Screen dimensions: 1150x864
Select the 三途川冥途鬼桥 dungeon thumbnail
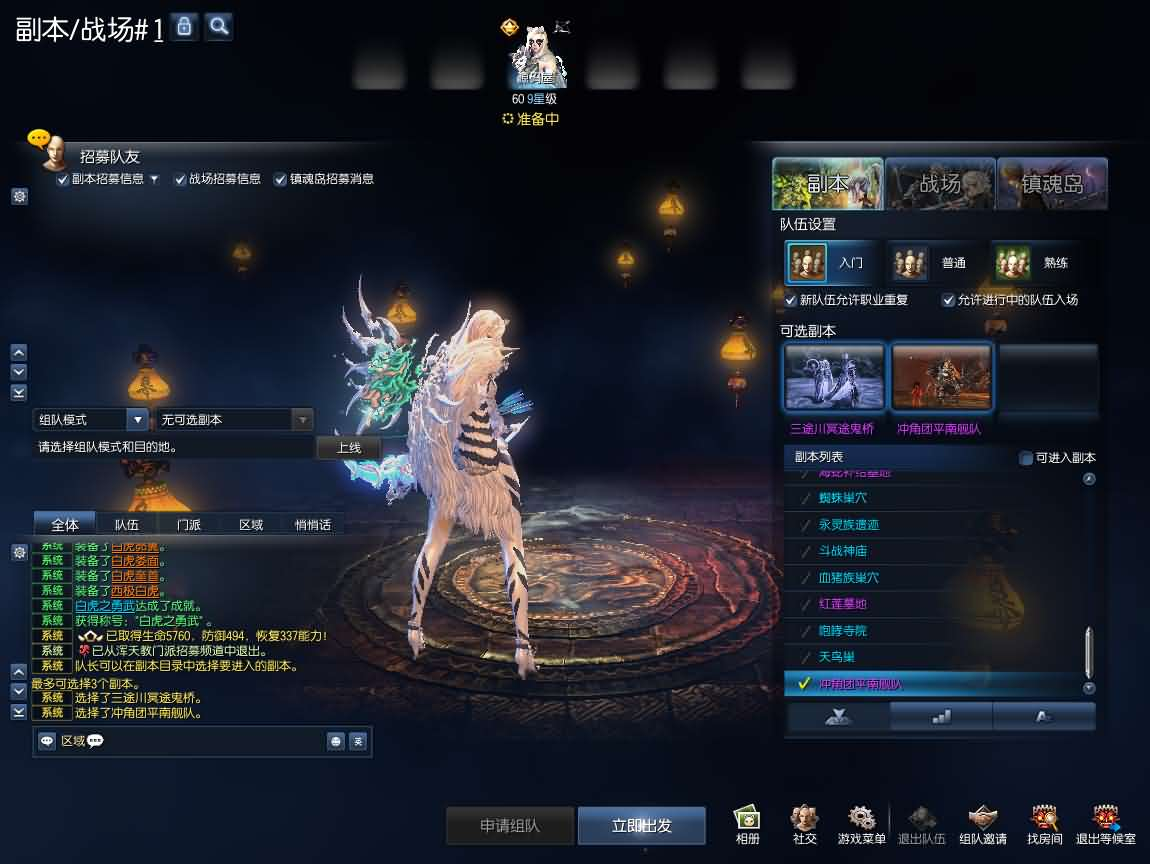(834, 378)
